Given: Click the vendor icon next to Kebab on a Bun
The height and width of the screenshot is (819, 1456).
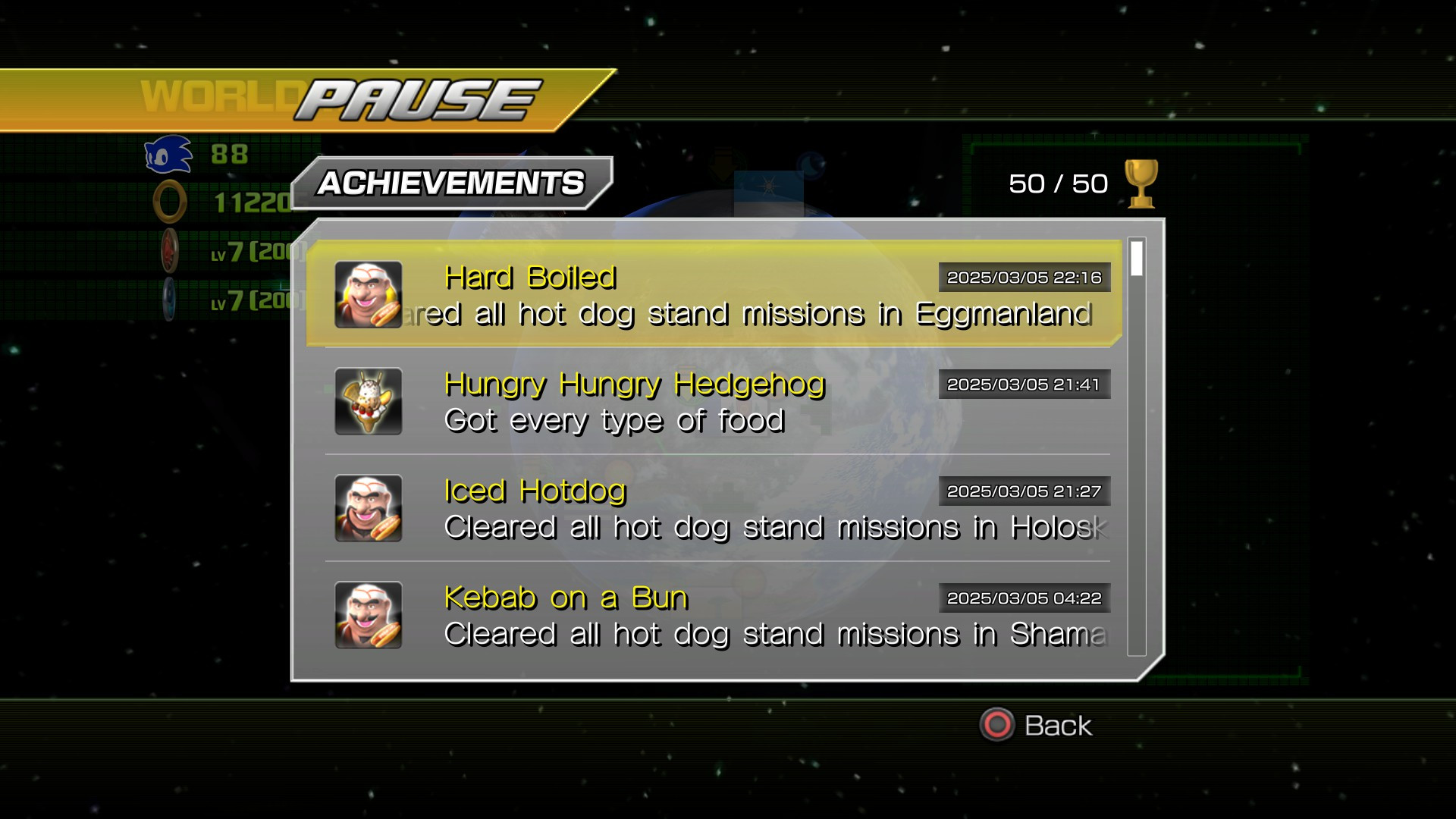Looking at the screenshot, I should pyautogui.click(x=368, y=615).
